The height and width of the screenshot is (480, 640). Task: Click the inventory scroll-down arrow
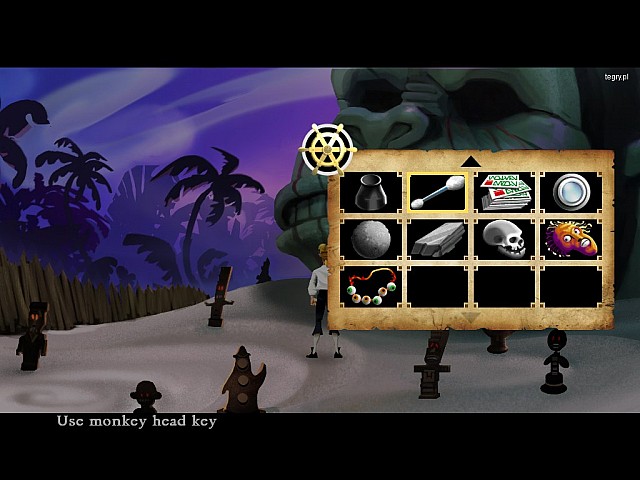471,318
